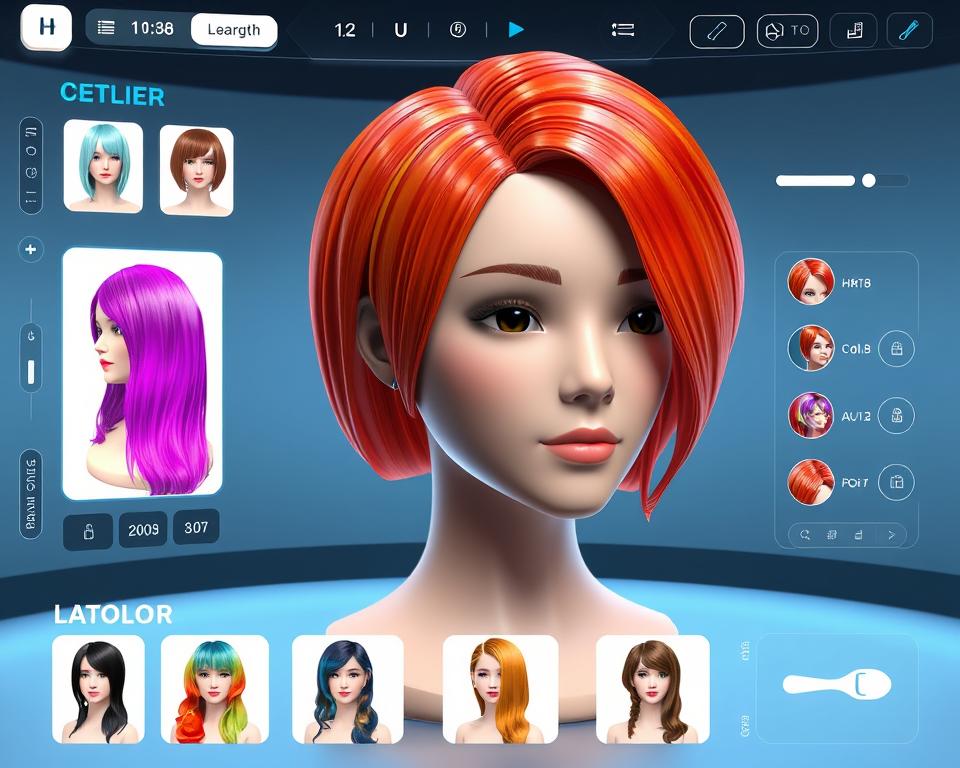
Task: Click the 307 button
Action: (196, 527)
